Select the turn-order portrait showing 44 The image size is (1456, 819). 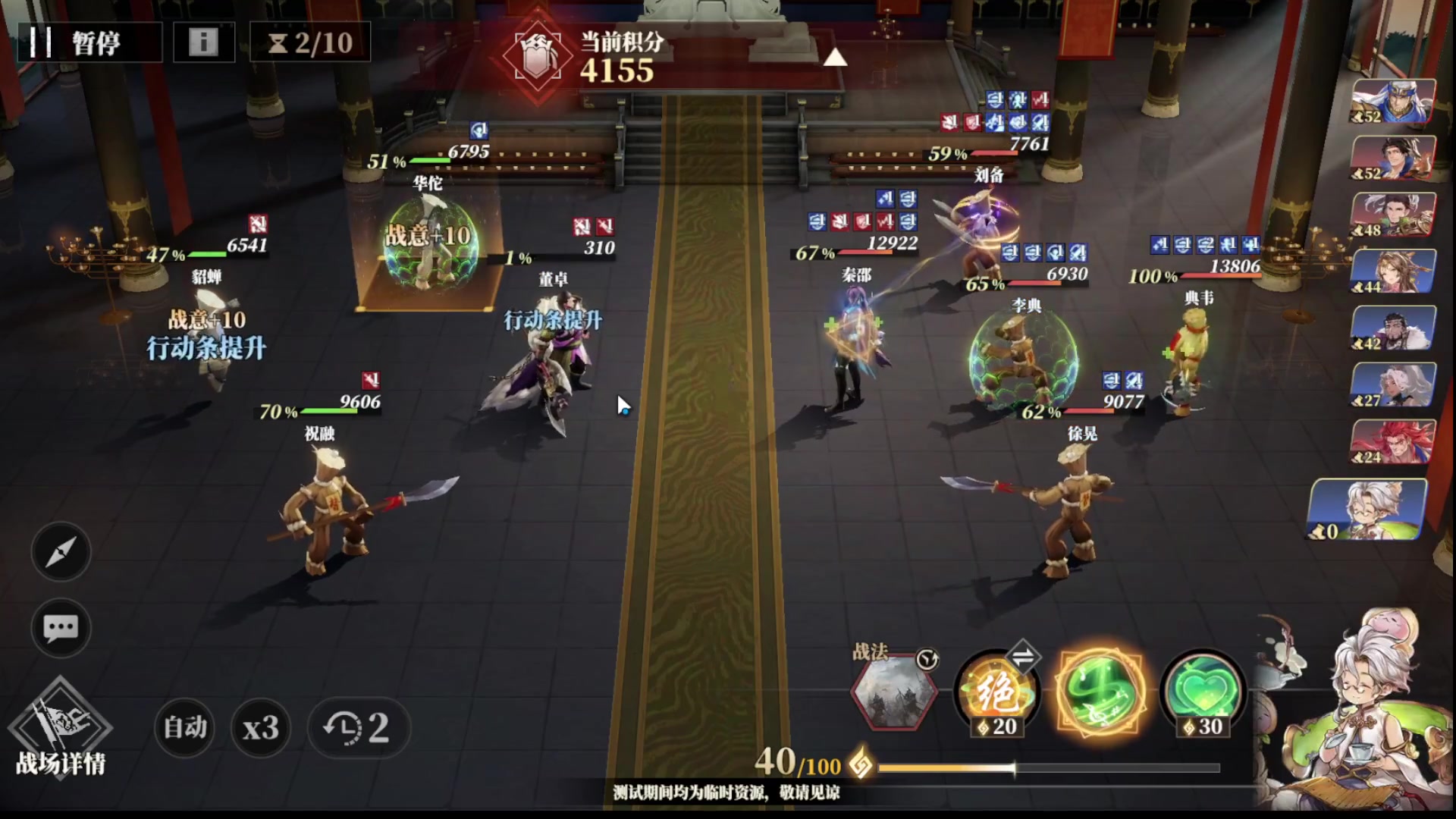coord(1394,271)
